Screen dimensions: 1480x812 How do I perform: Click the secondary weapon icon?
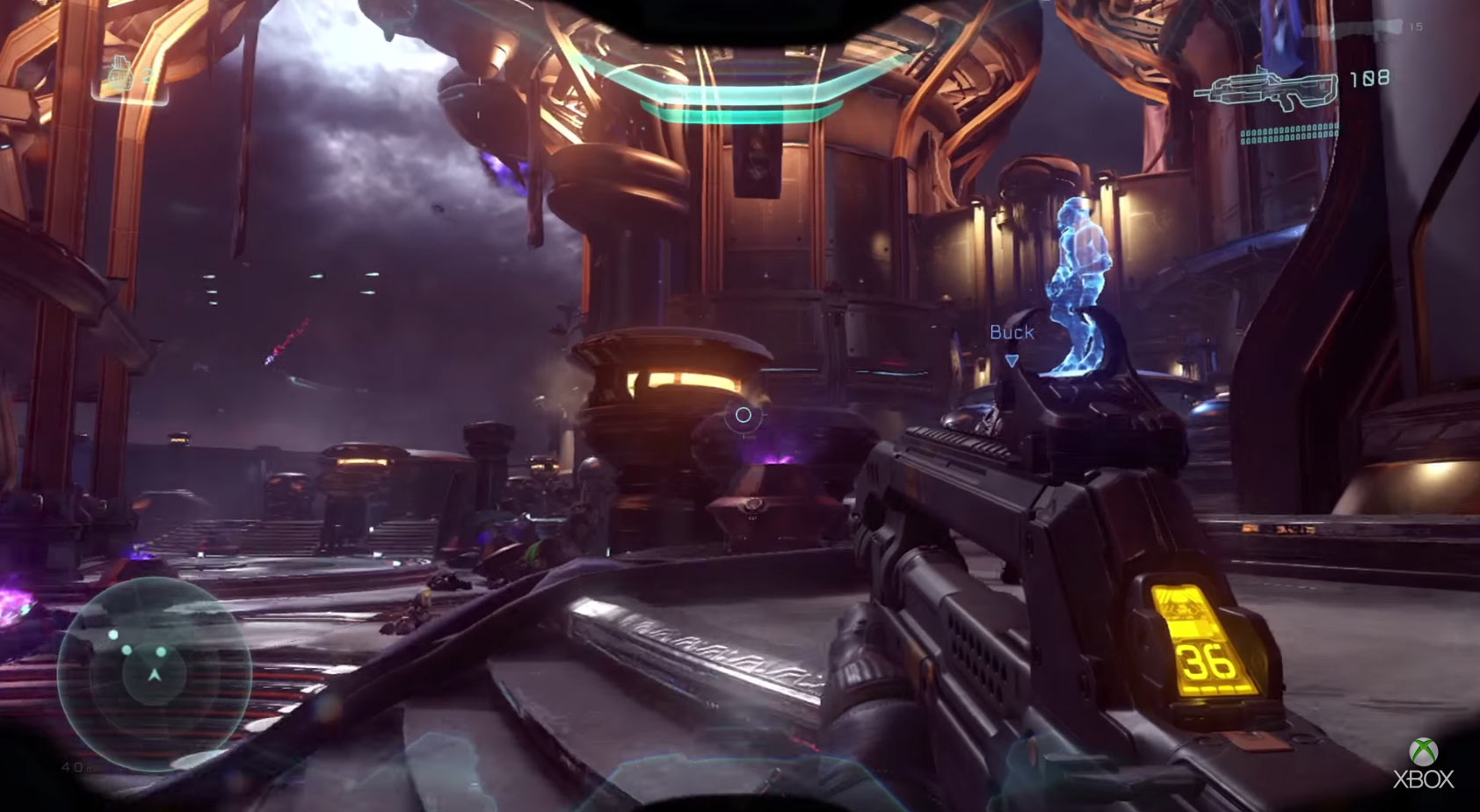pyautogui.click(x=1379, y=27)
